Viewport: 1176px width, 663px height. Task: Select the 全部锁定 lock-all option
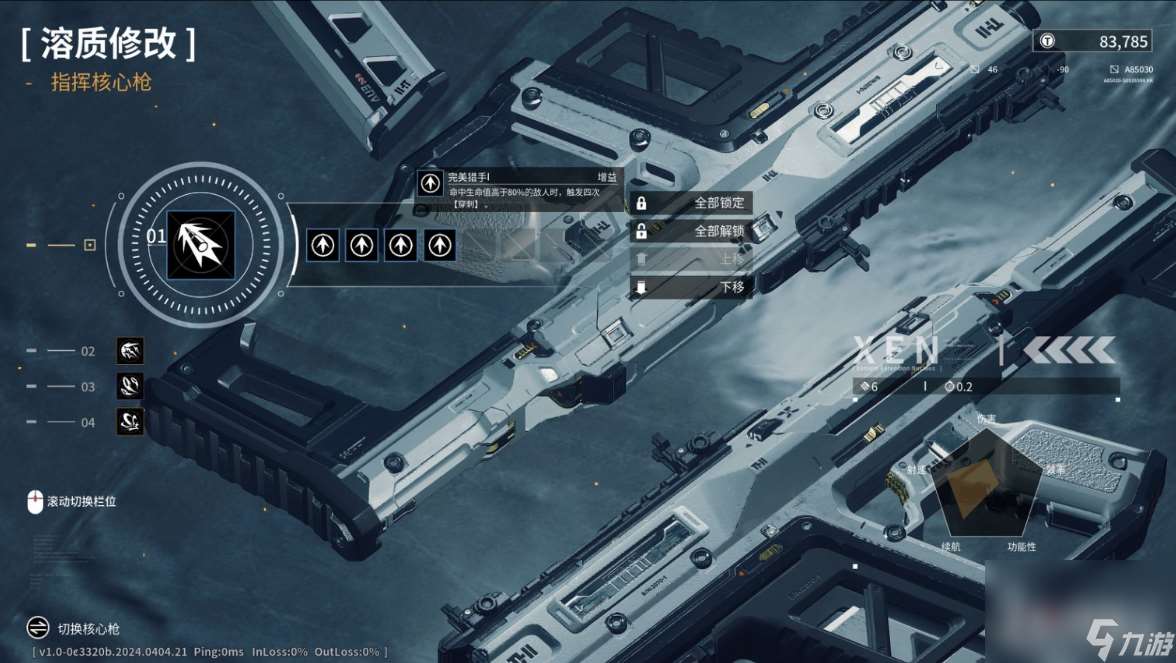691,203
